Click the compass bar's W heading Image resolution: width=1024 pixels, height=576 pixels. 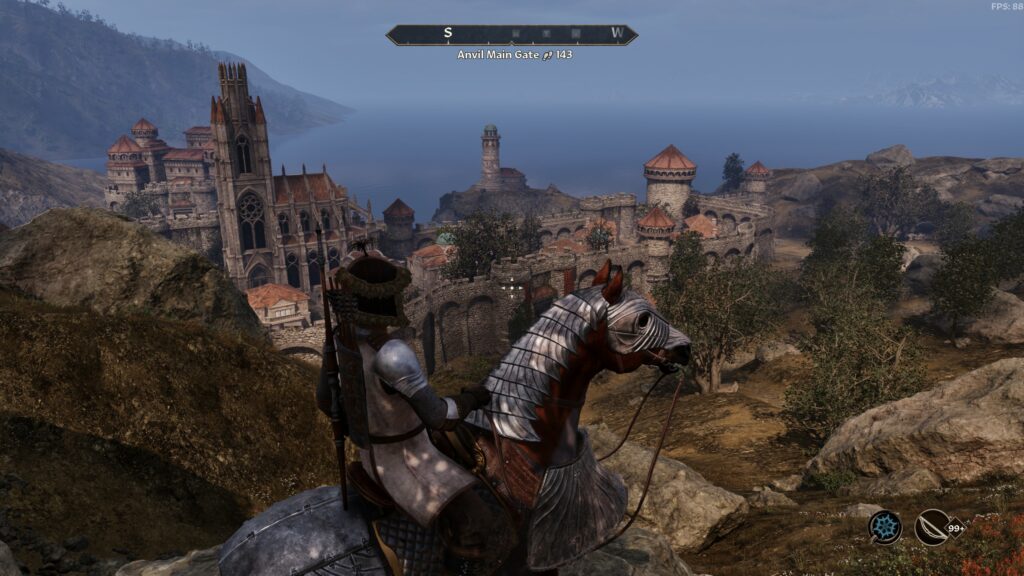tap(617, 33)
